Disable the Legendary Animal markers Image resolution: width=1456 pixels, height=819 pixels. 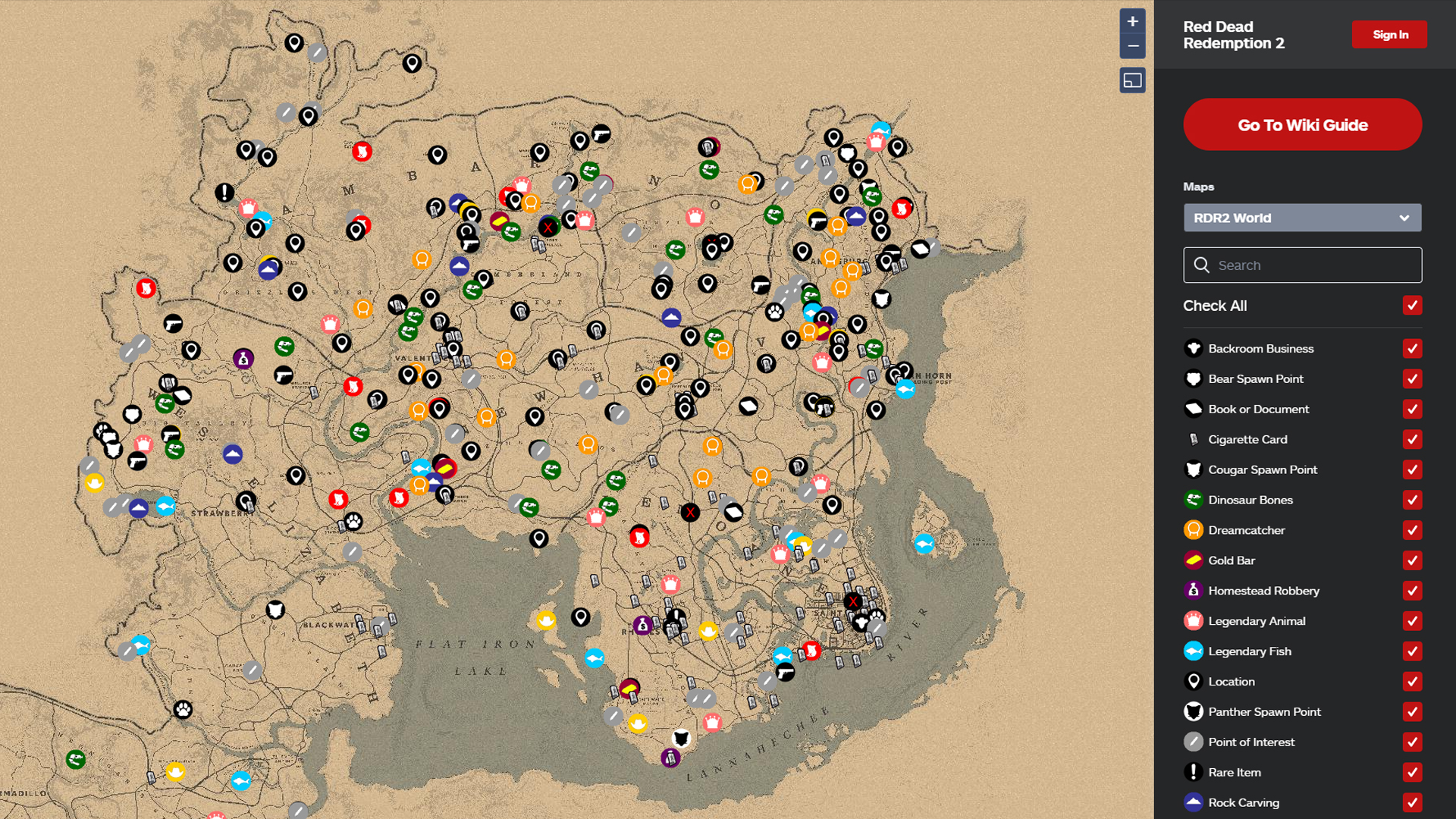1411,621
